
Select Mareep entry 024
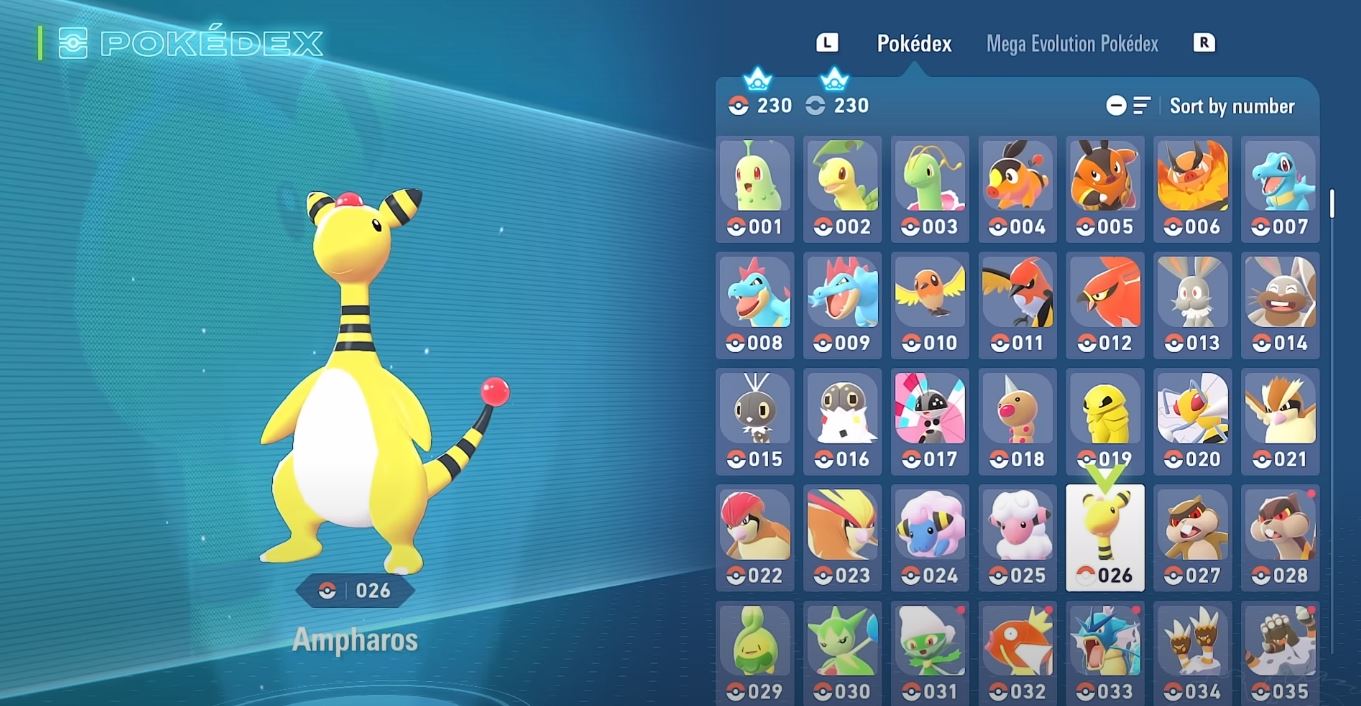930,537
